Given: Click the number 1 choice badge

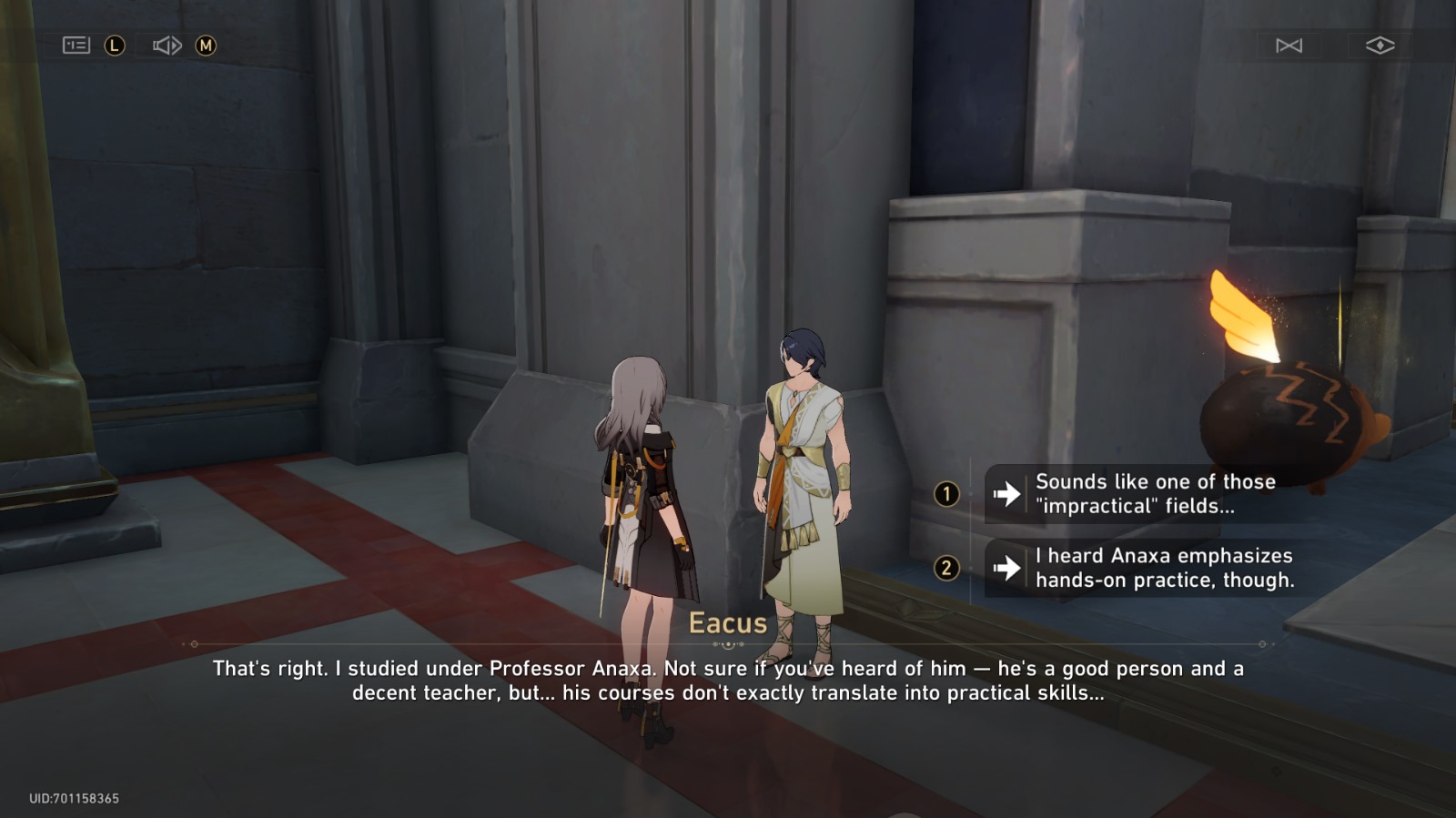Looking at the screenshot, I should click(x=948, y=494).
